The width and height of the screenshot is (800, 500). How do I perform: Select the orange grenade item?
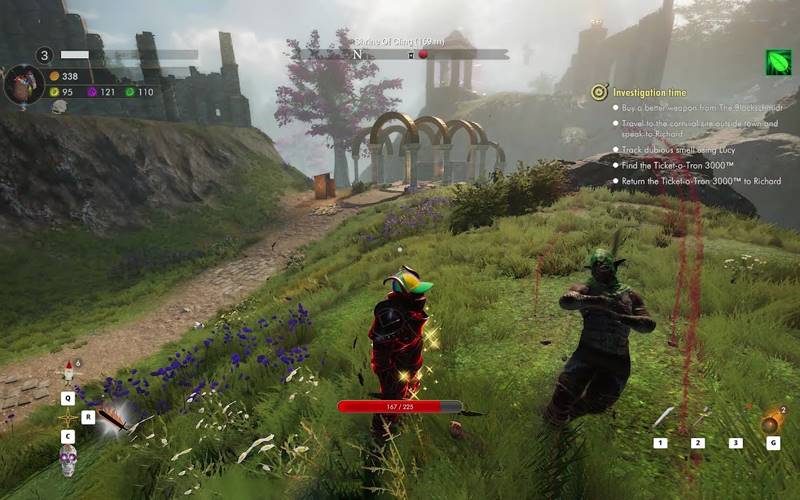click(x=771, y=422)
